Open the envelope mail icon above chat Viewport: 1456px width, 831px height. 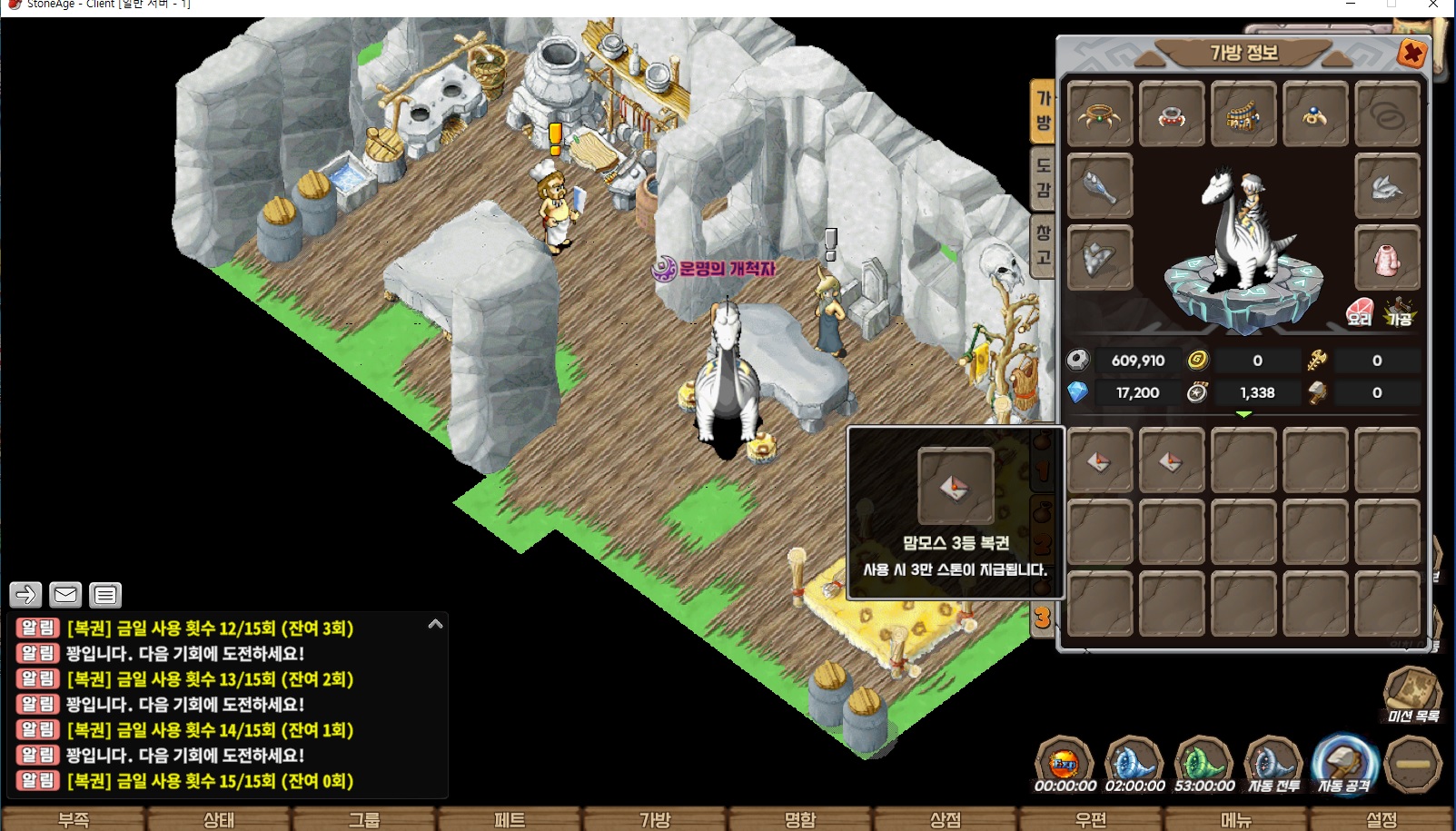65,595
